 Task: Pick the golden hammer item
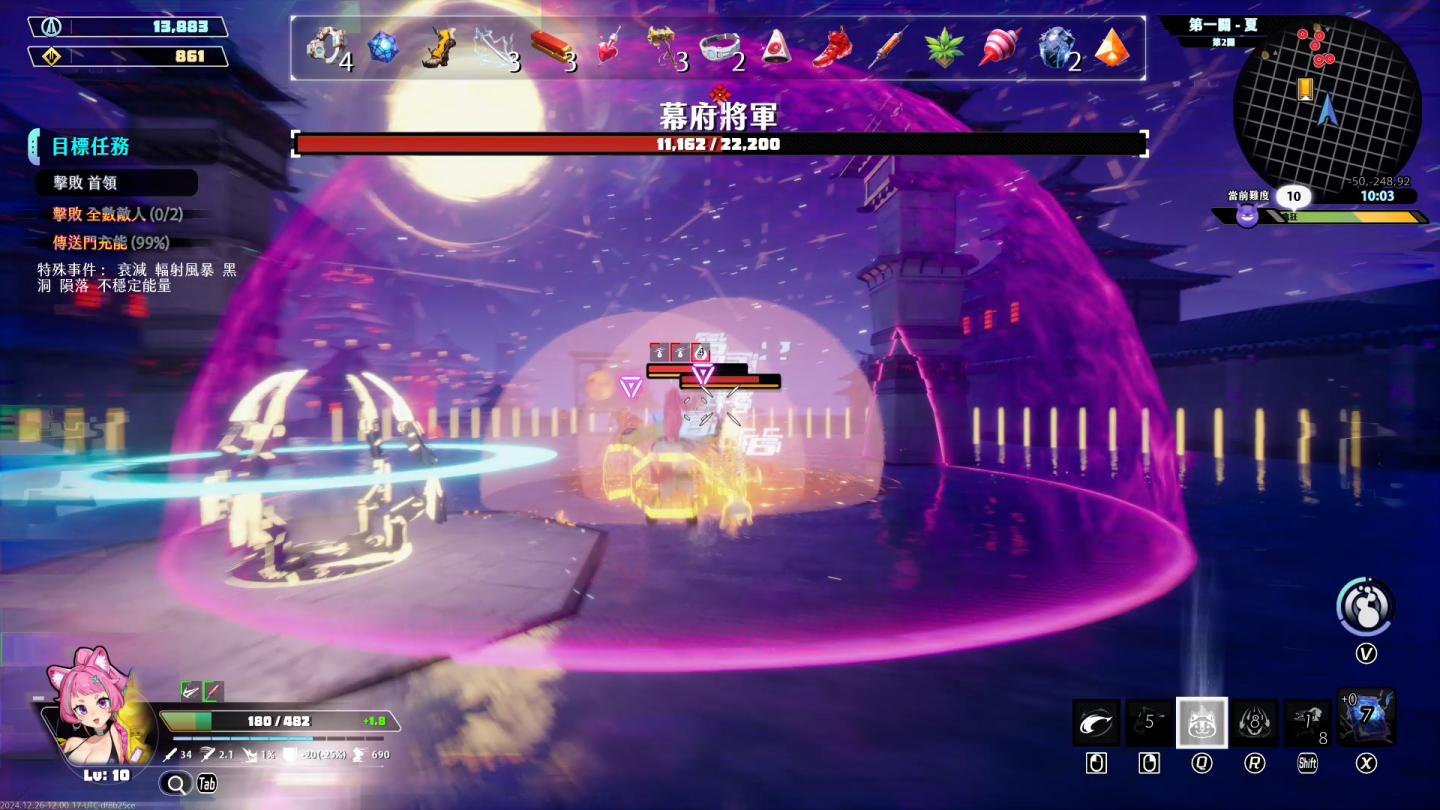(663, 47)
